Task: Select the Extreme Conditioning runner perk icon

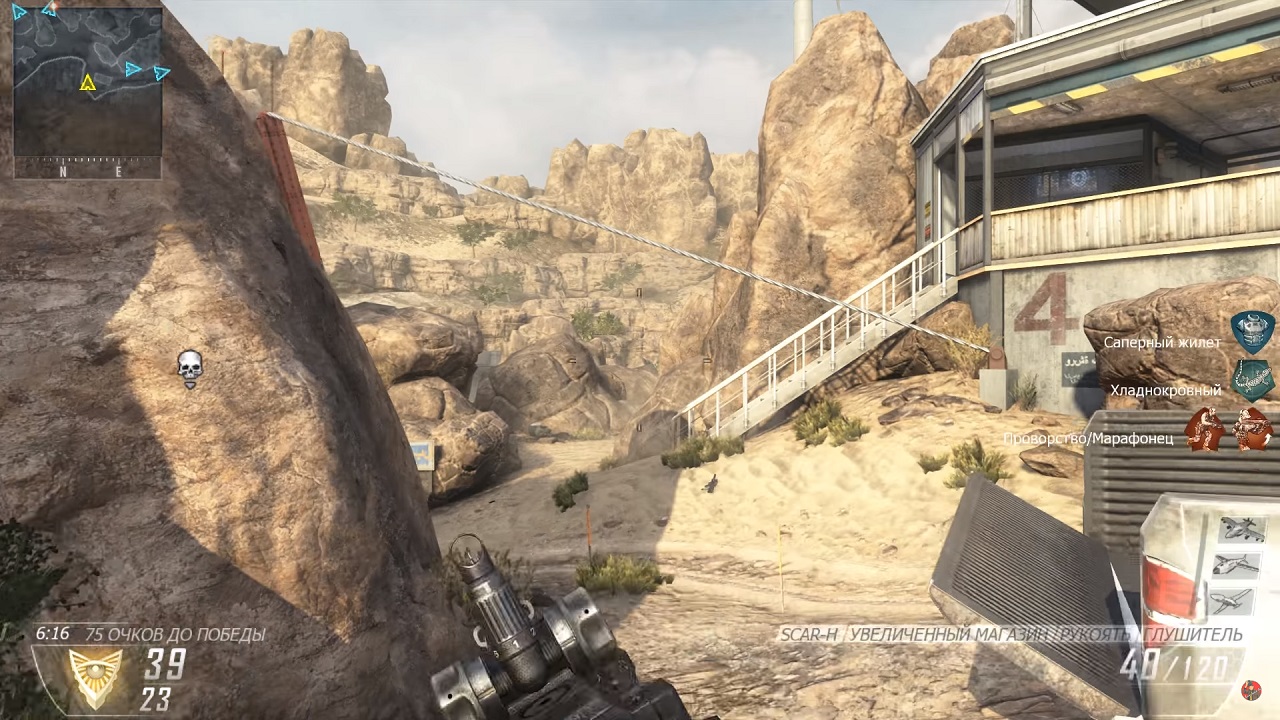Action: coord(1252,429)
